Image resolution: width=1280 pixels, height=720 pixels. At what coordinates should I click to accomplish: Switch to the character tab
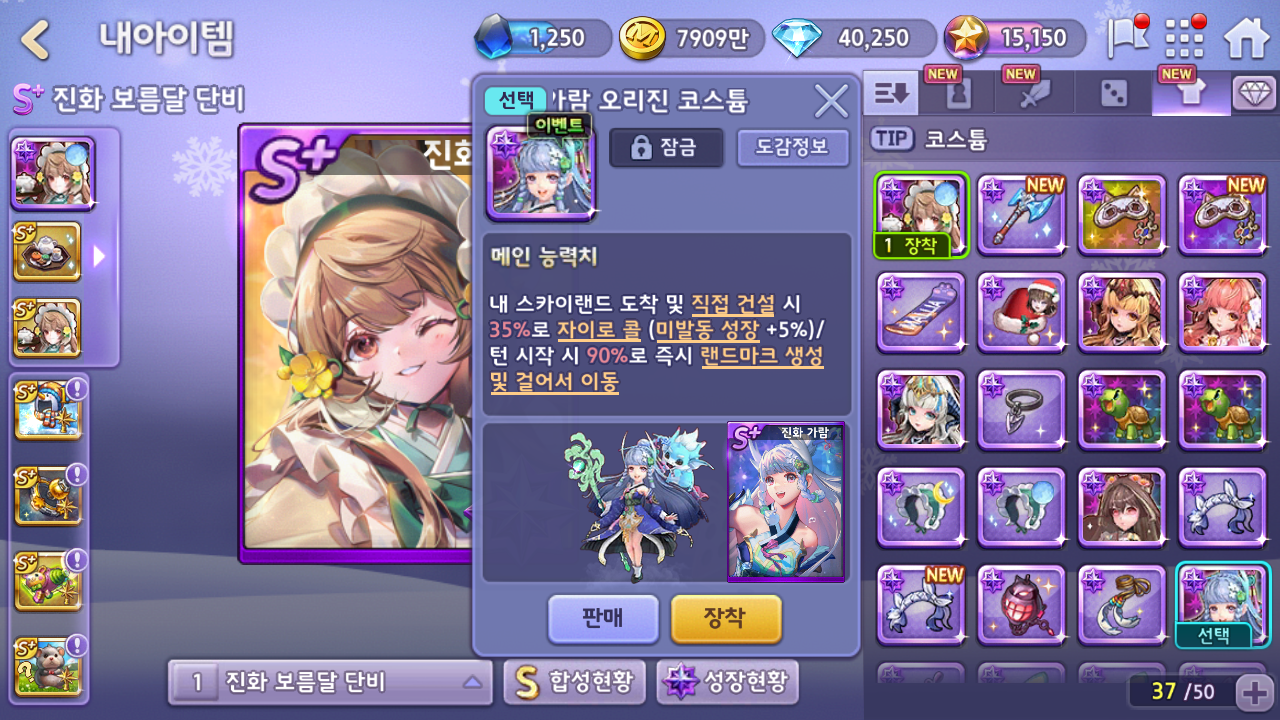click(957, 94)
